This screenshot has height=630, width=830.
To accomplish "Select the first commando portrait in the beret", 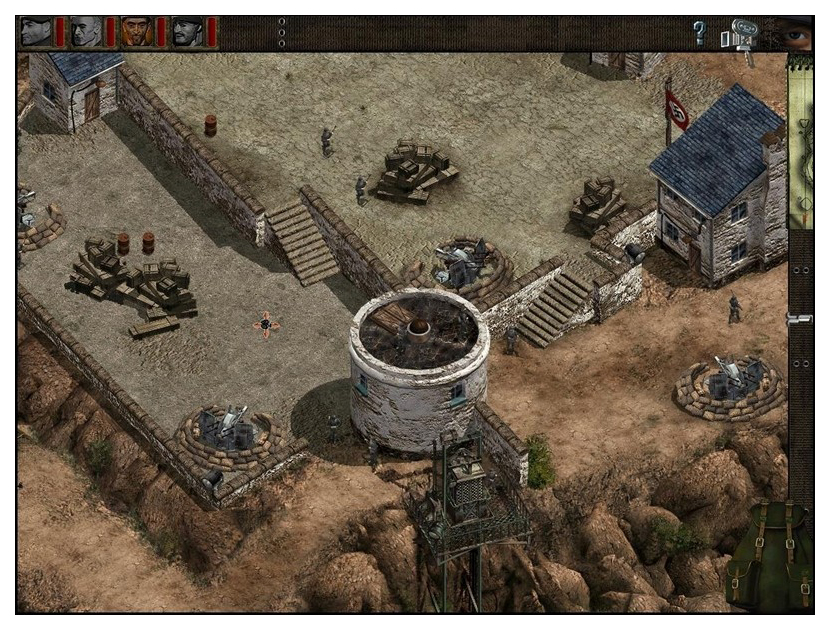I will point(36,32).
